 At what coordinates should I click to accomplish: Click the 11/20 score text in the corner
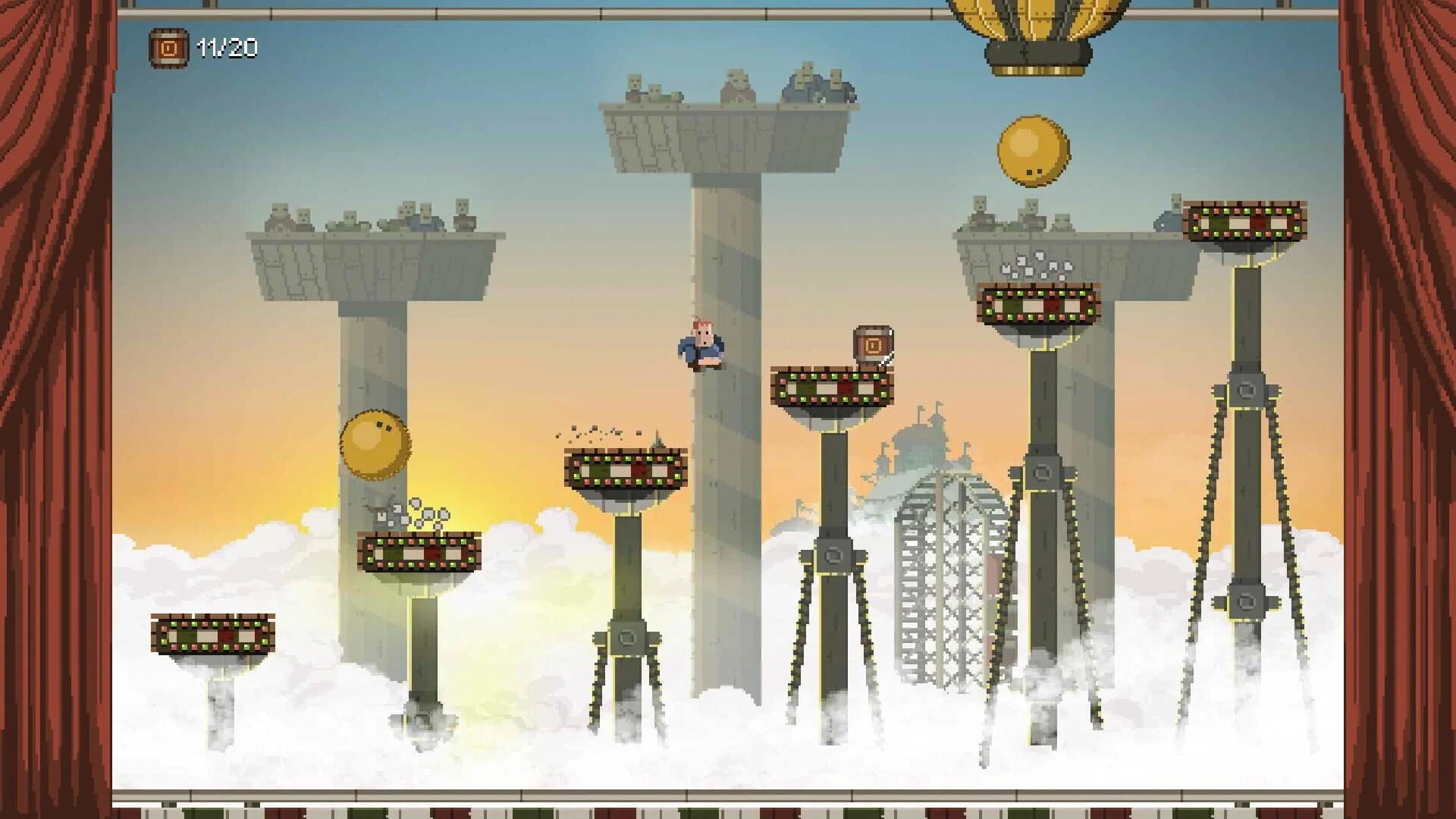[x=227, y=49]
